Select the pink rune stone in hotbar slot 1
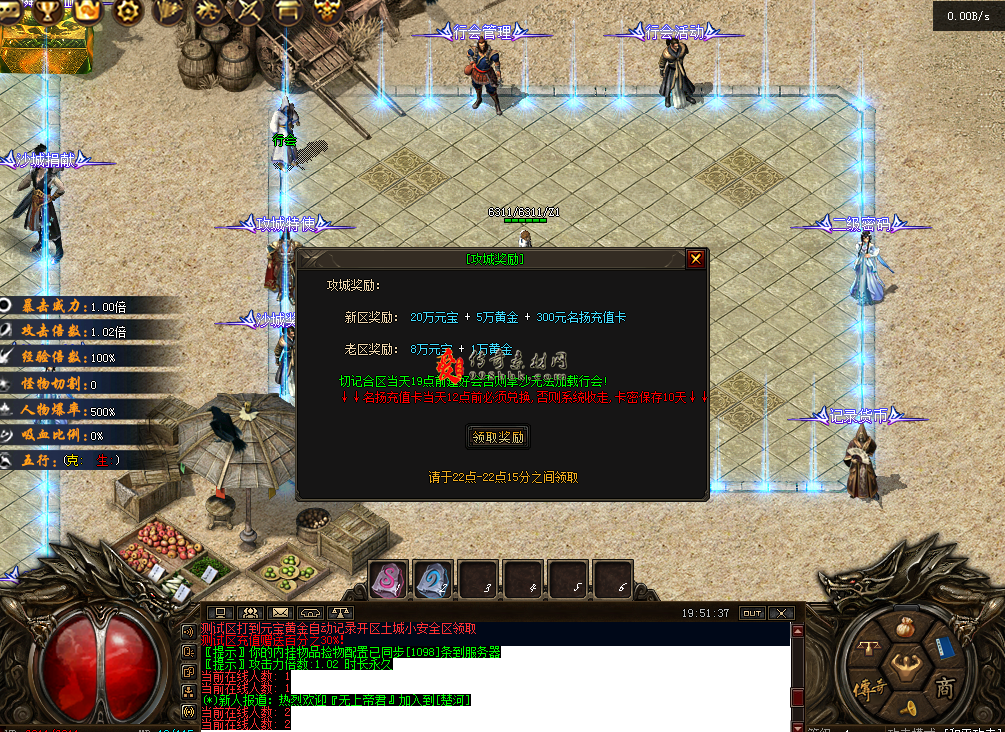Viewport: 1005px width, 732px height. coord(389,579)
